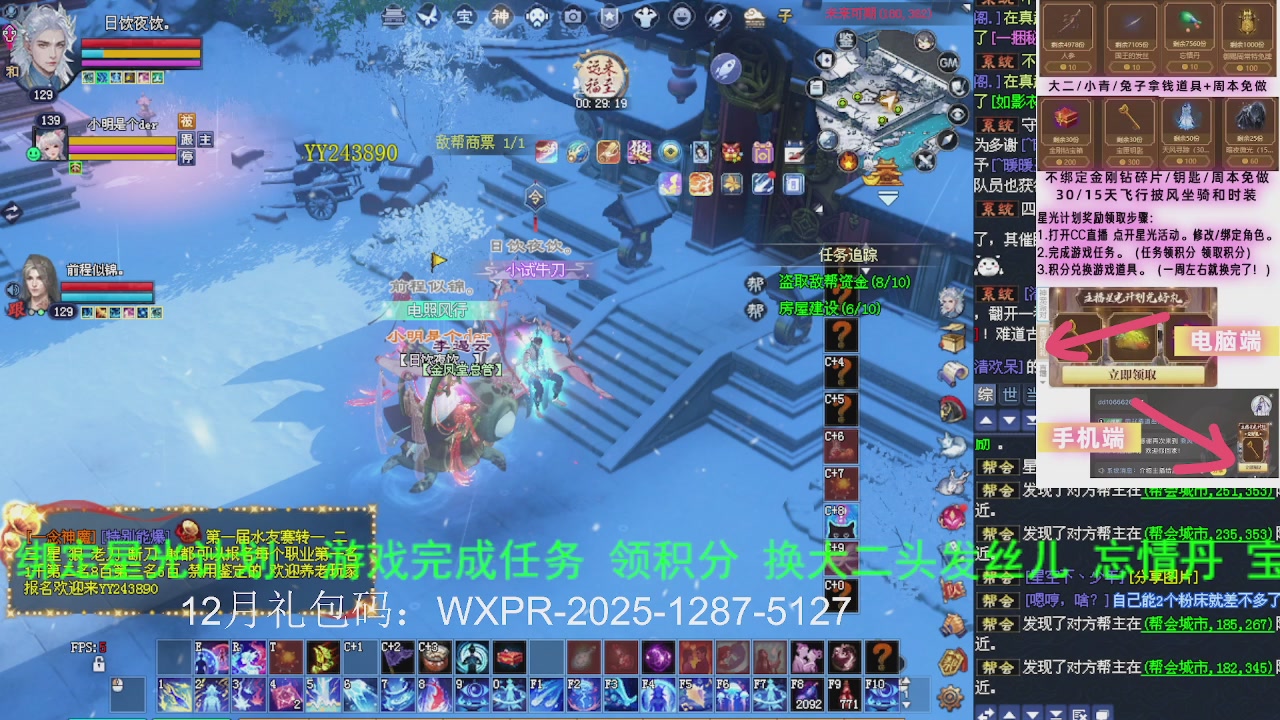Toggle the 跟 follow marker on 小明是个der
This screenshot has width=1280, height=720.
(188, 140)
